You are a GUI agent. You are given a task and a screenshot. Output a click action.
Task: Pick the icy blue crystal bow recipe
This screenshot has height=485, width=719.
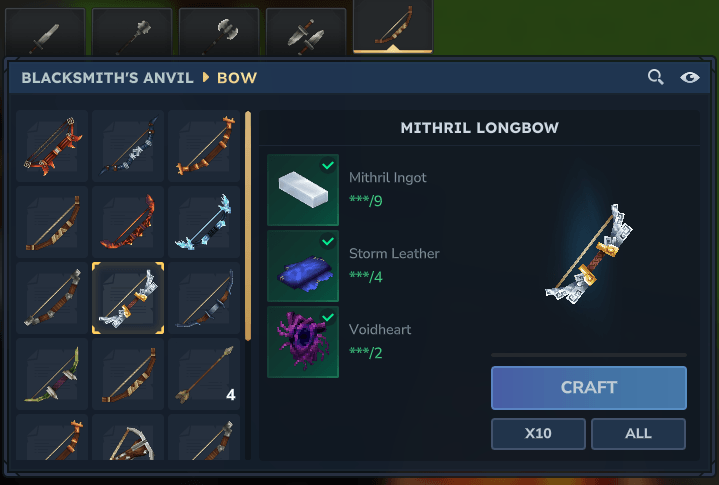[204, 222]
